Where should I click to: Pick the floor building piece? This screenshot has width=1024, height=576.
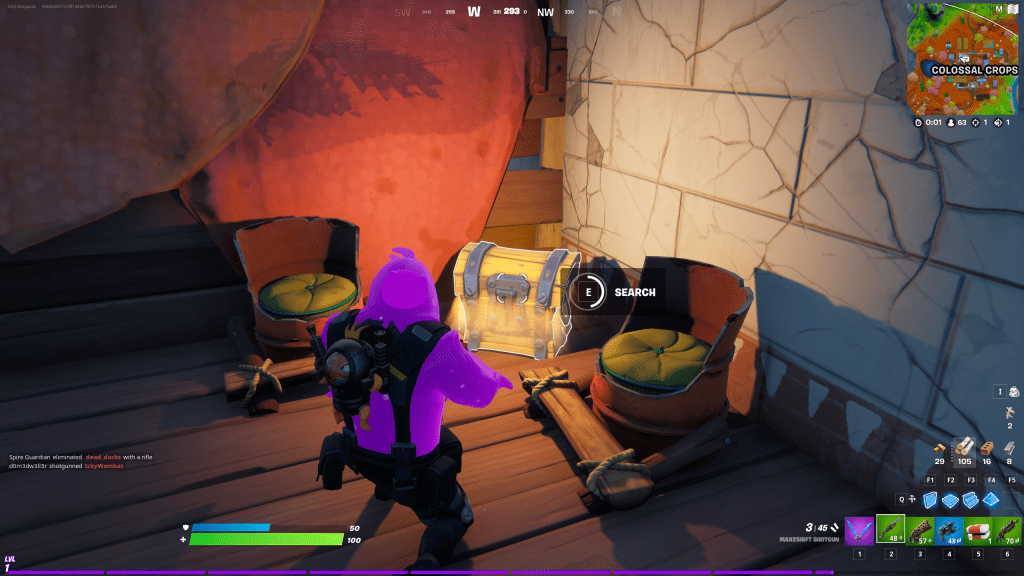pos(950,499)
